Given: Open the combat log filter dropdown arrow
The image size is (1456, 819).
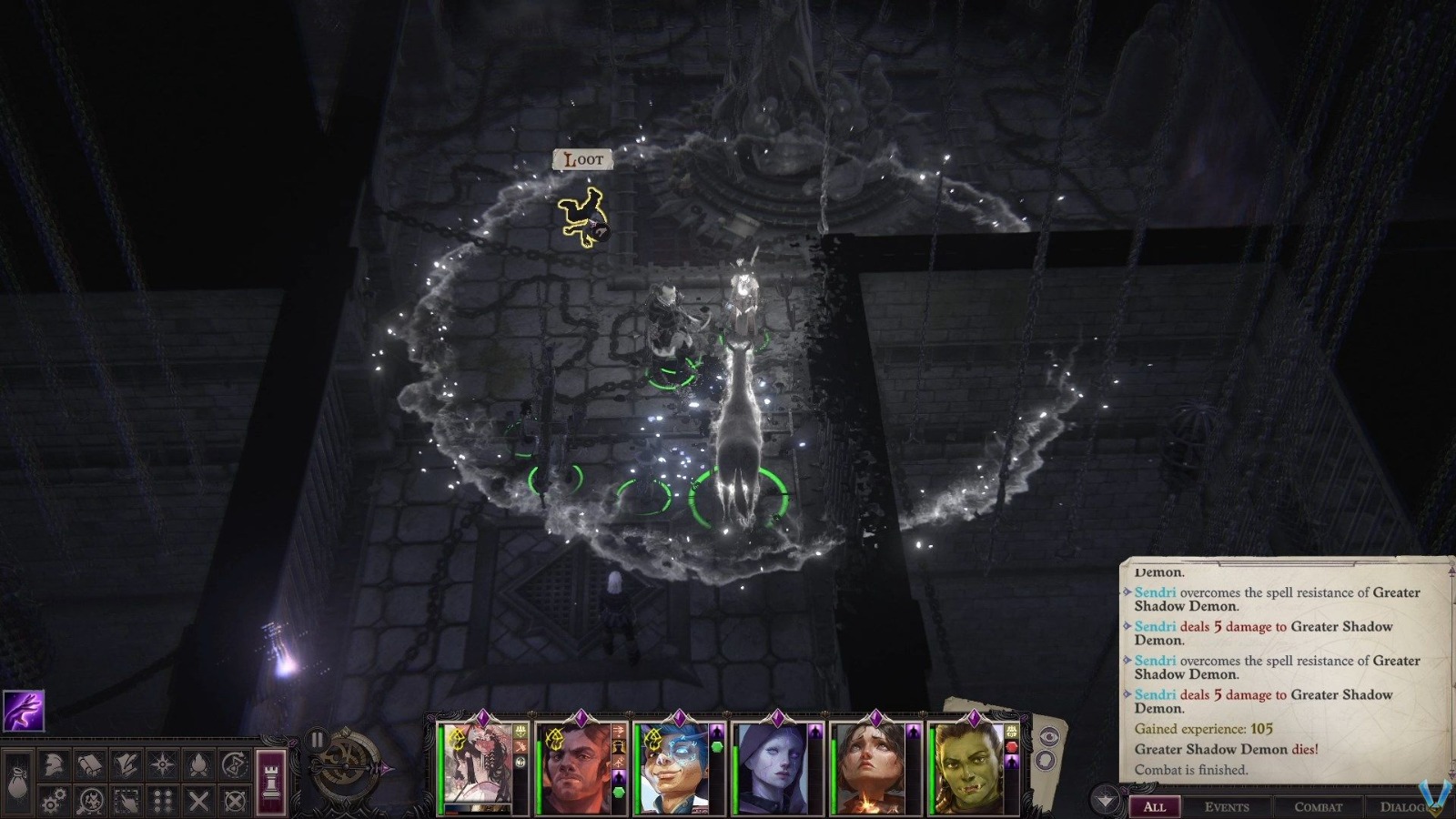Looking at the screenshot, I should click(1105, 798).
